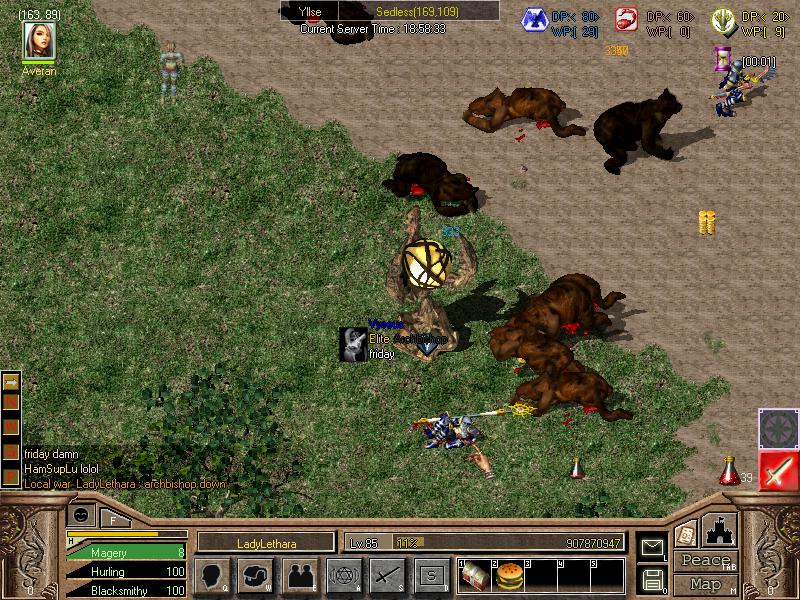This screenshot has height=600, width=800.
Task: Select the Averan party portrait
Action: 40,40
